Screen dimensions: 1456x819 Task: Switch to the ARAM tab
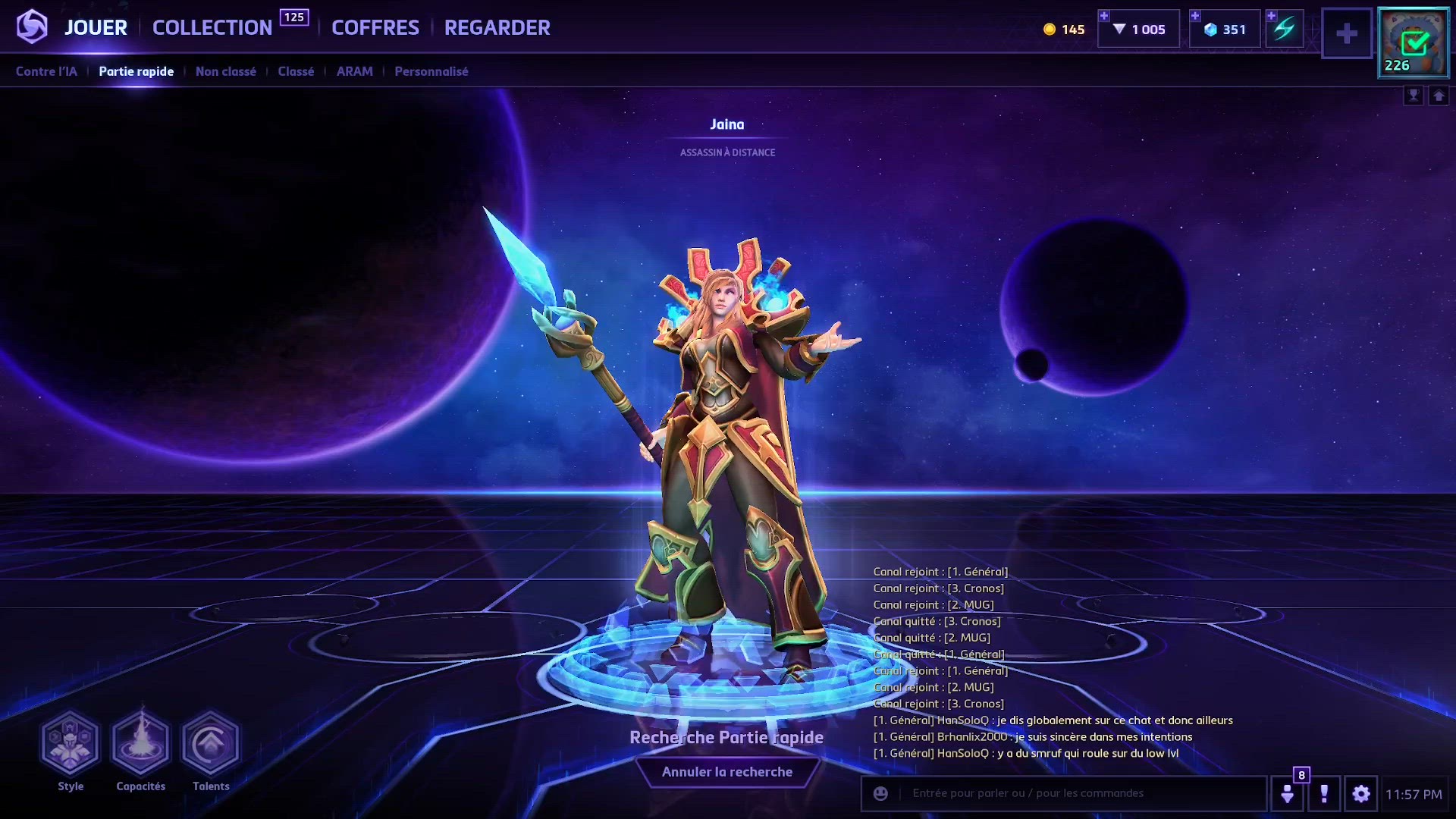pyautogui.click(x=354, y=71)
